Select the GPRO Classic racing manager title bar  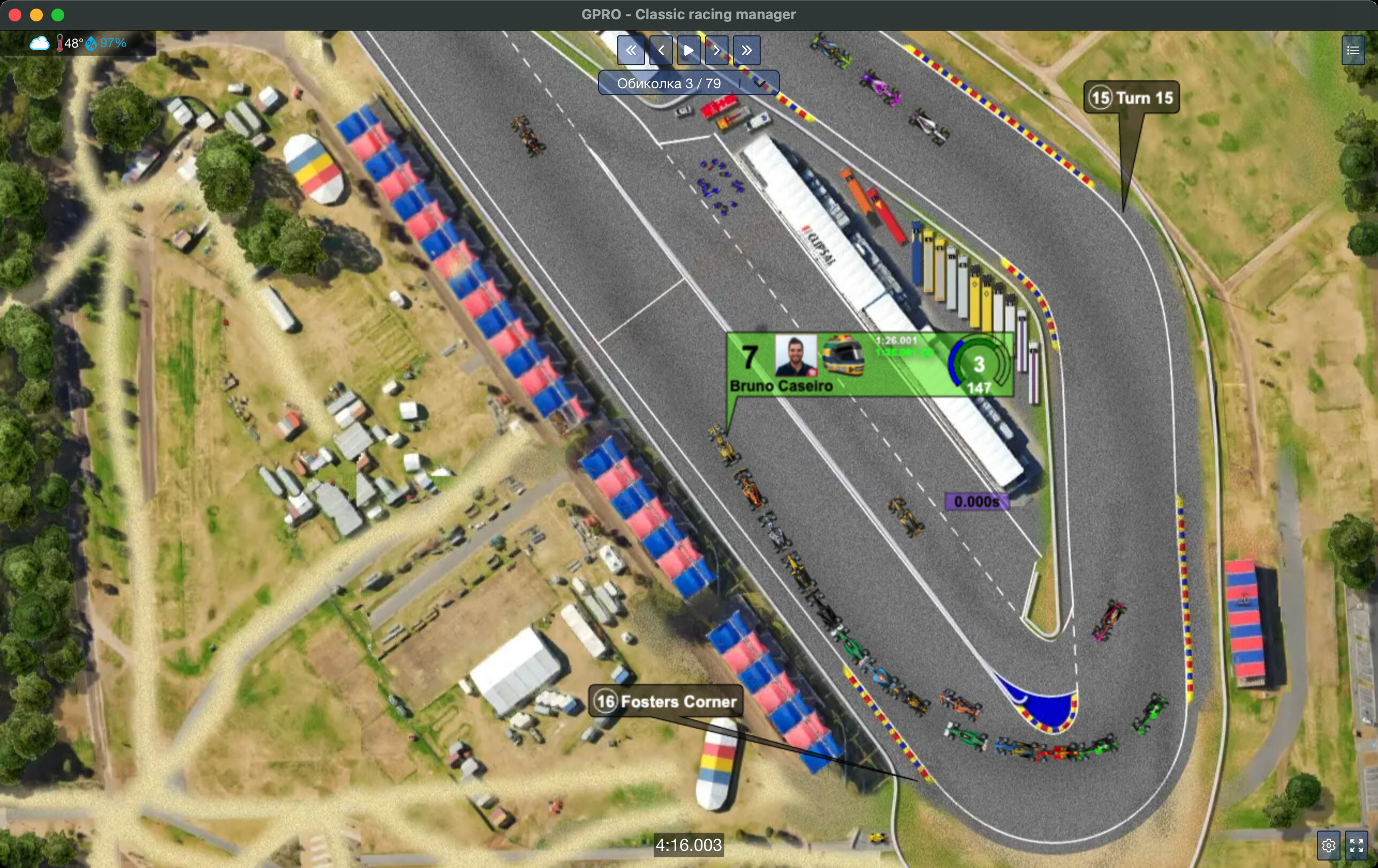[x=689, y=14]
